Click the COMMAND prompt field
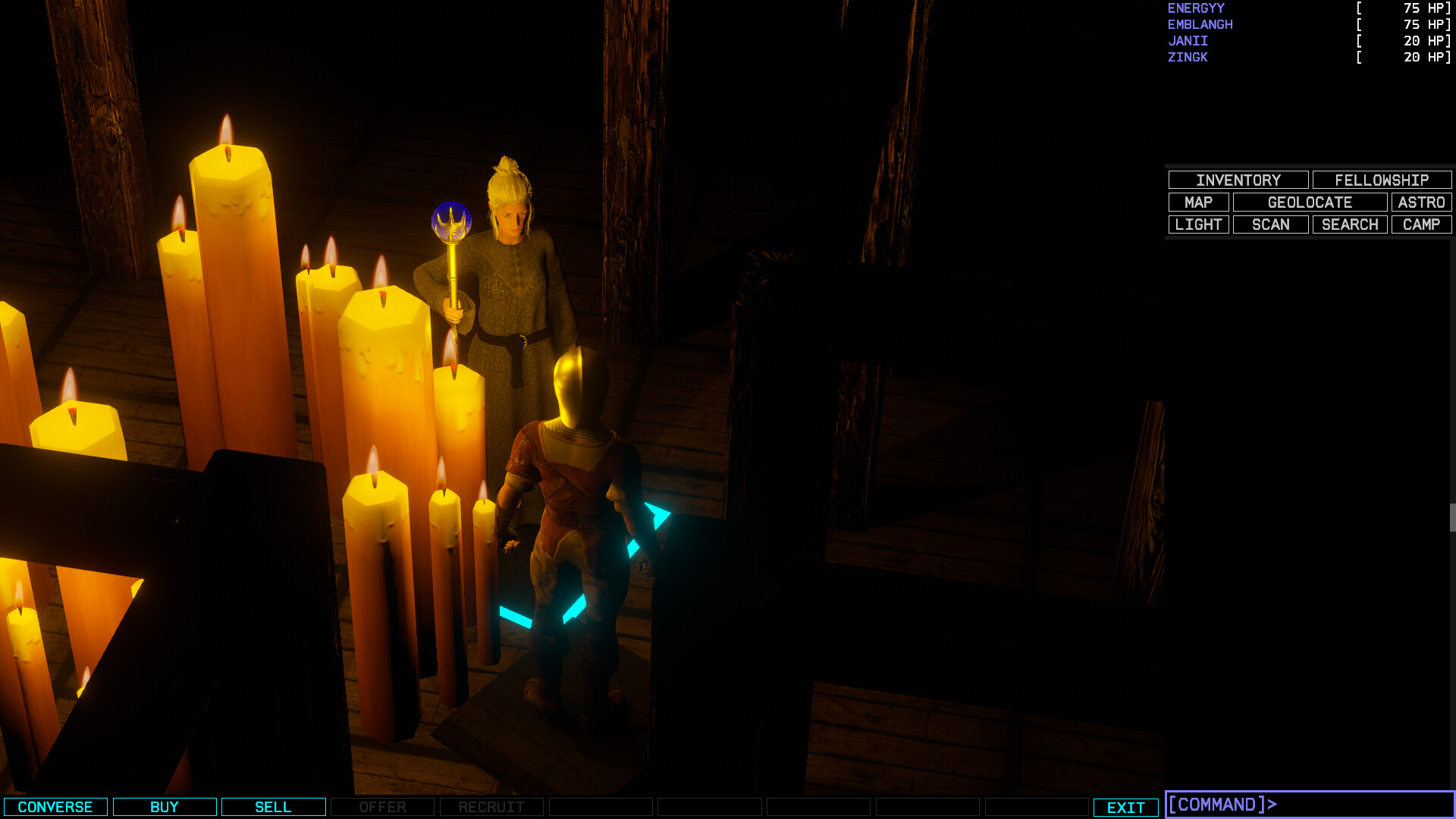 tap(1304, 805)
